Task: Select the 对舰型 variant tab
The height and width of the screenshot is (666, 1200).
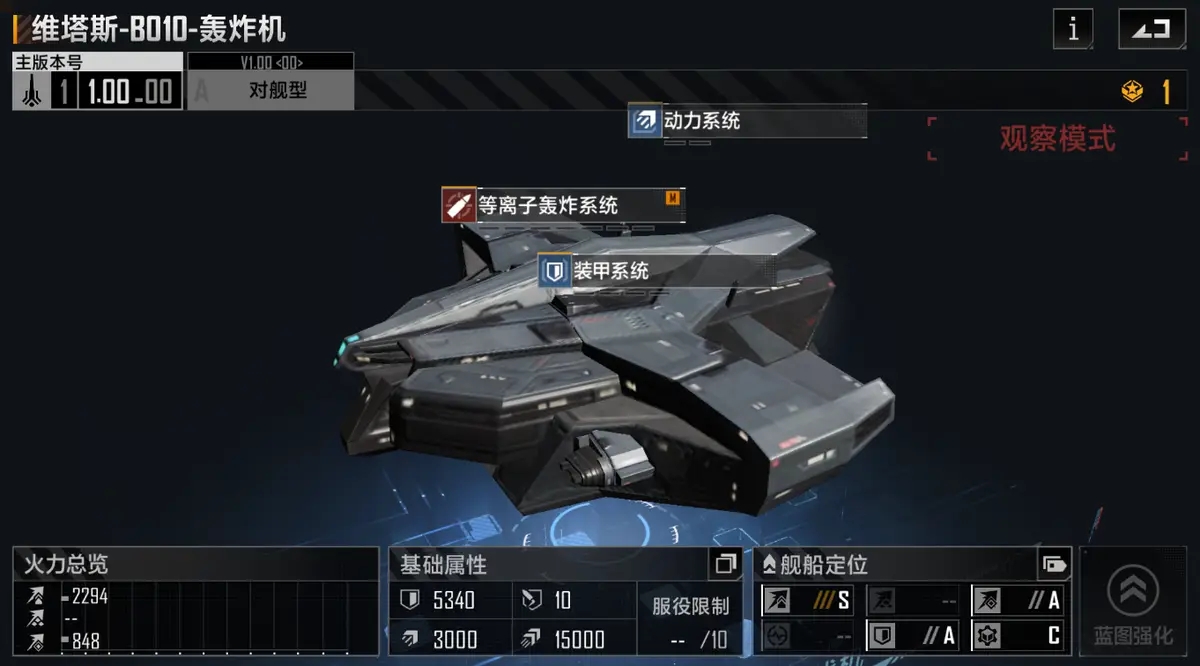Action: tap(277, 91)
